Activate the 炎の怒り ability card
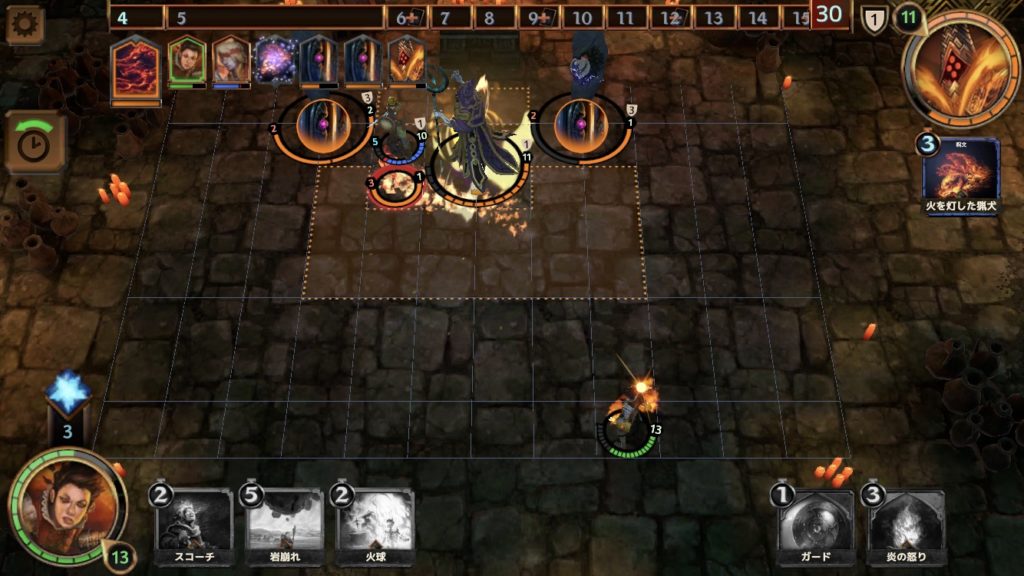The width and height of the screenshot is (1024, 576). (906, 526)
